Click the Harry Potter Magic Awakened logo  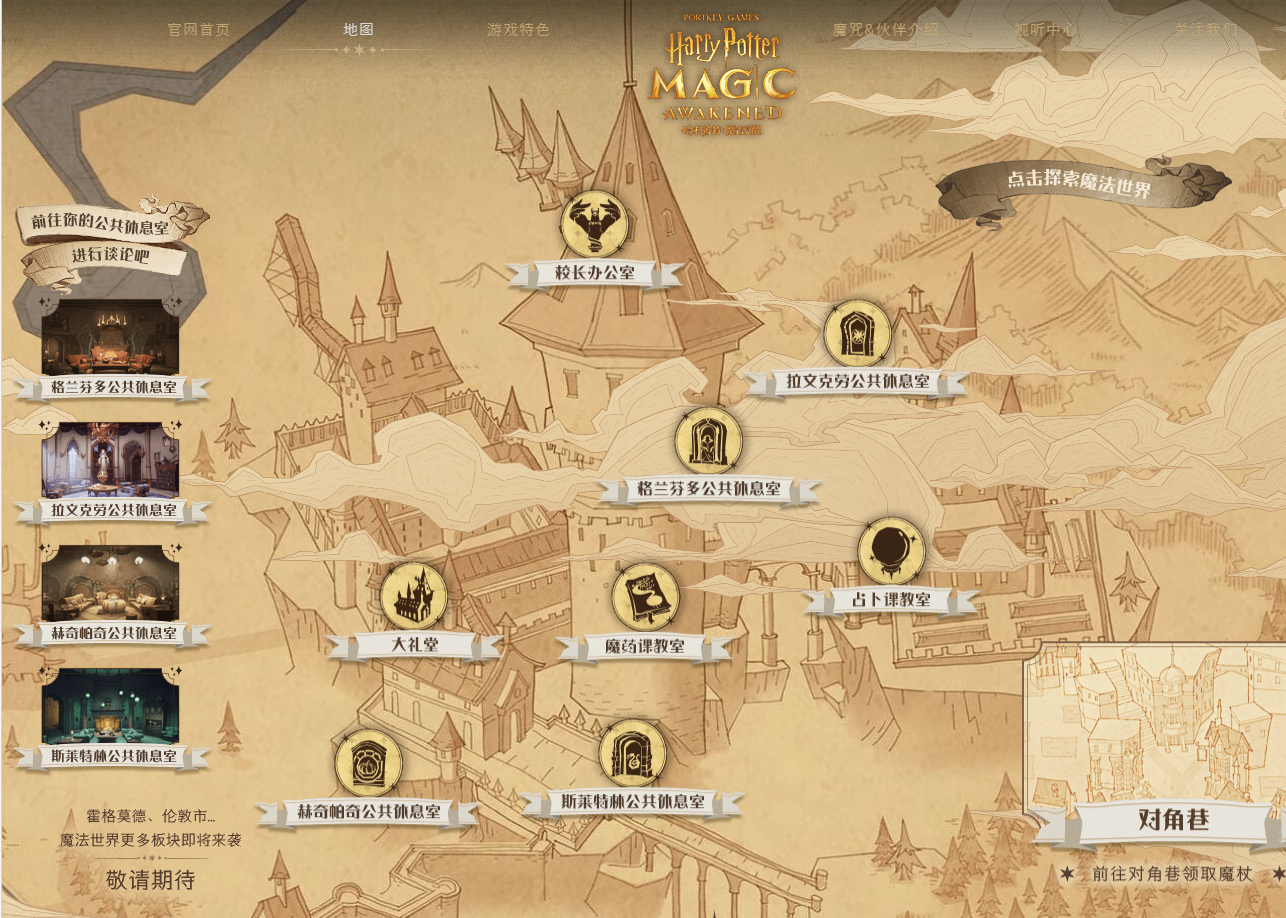[723, 75]
